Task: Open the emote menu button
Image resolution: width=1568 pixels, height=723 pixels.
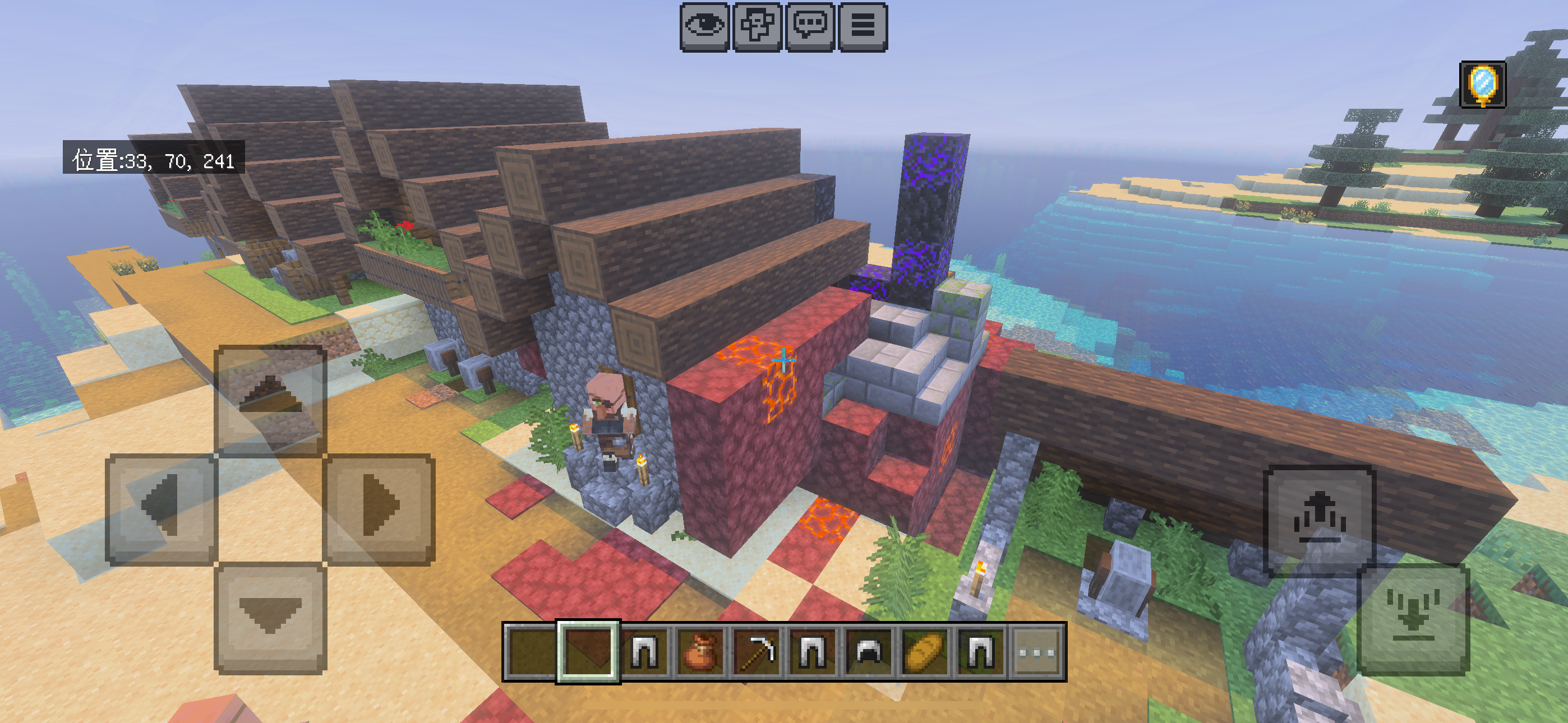Action: click(757, 27)
